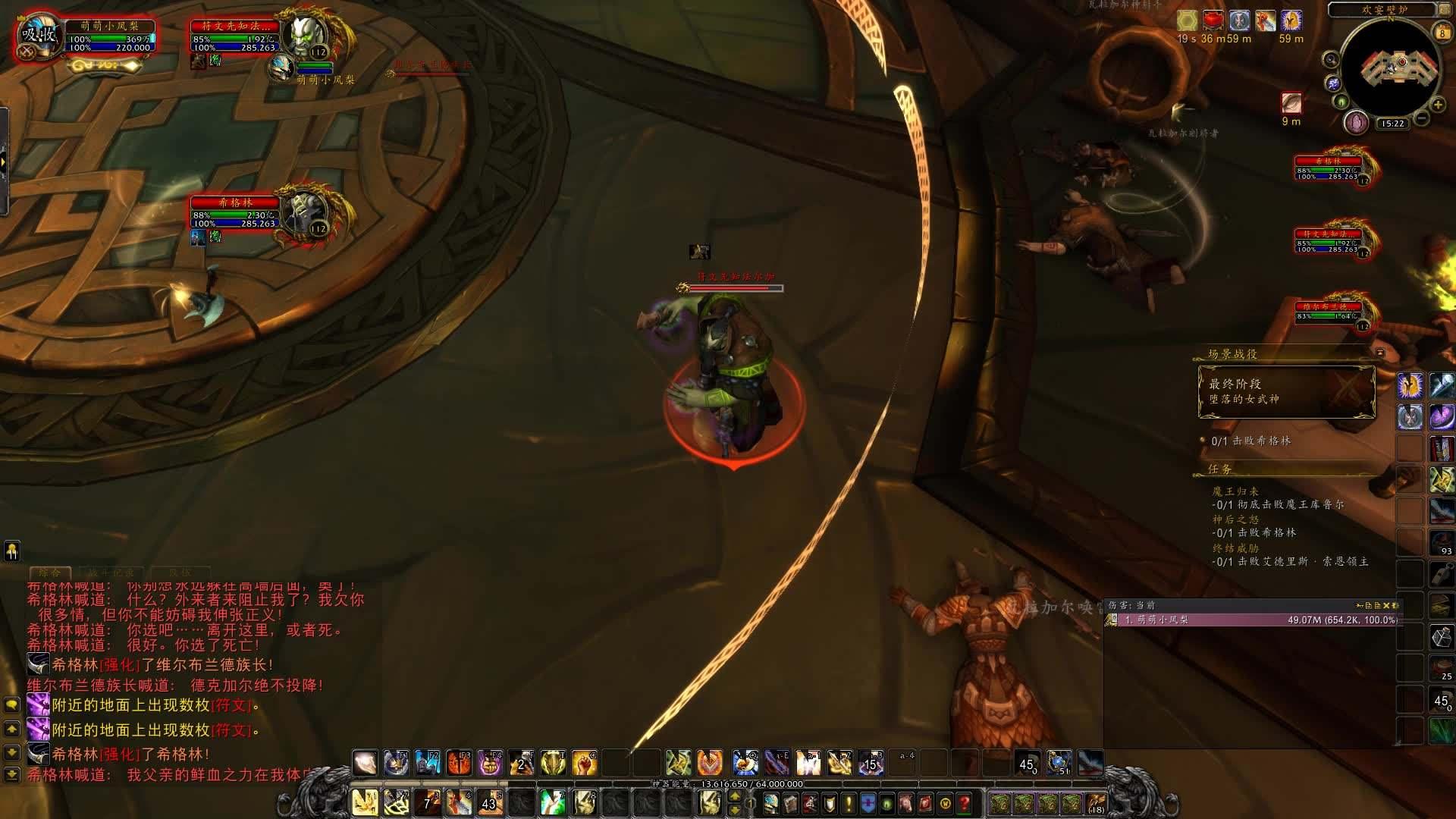The image size is (1456, 819).
Task: Switch to the 战斗记录 chat tab
Action: (110, 572)
